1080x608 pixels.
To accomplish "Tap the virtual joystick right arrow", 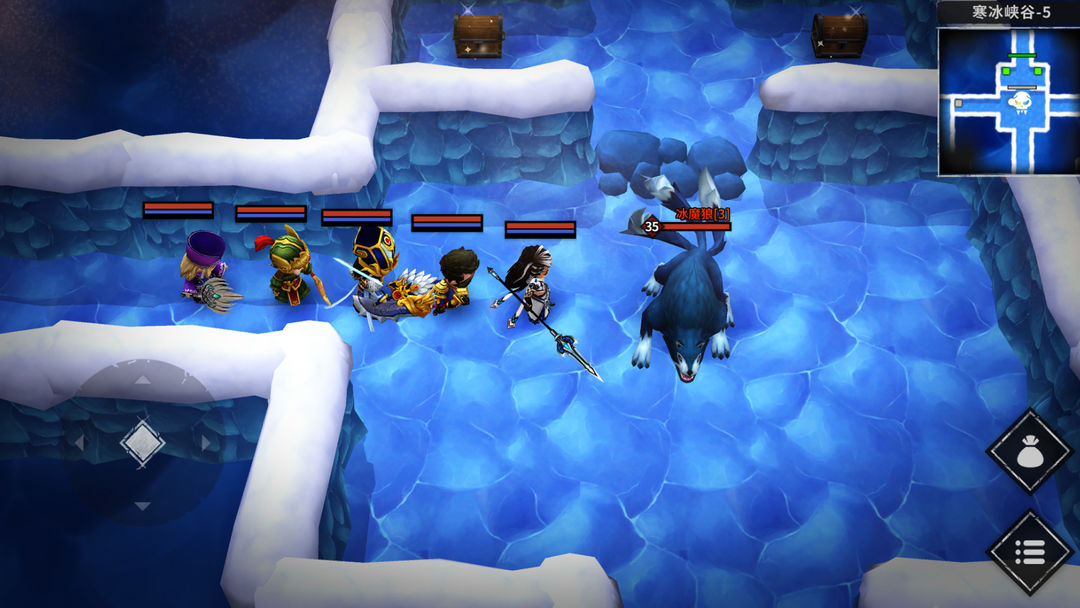I will pyautogui.click(x=206, y=442).
